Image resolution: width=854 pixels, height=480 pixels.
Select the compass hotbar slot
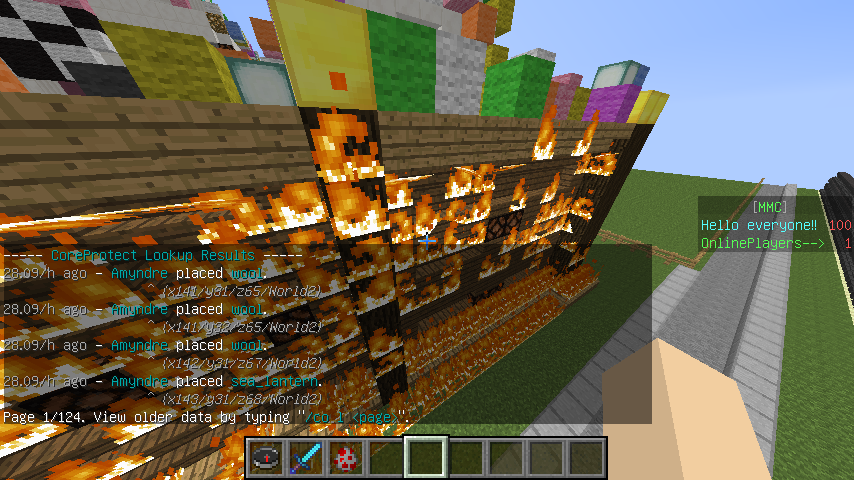coord(266,458)
